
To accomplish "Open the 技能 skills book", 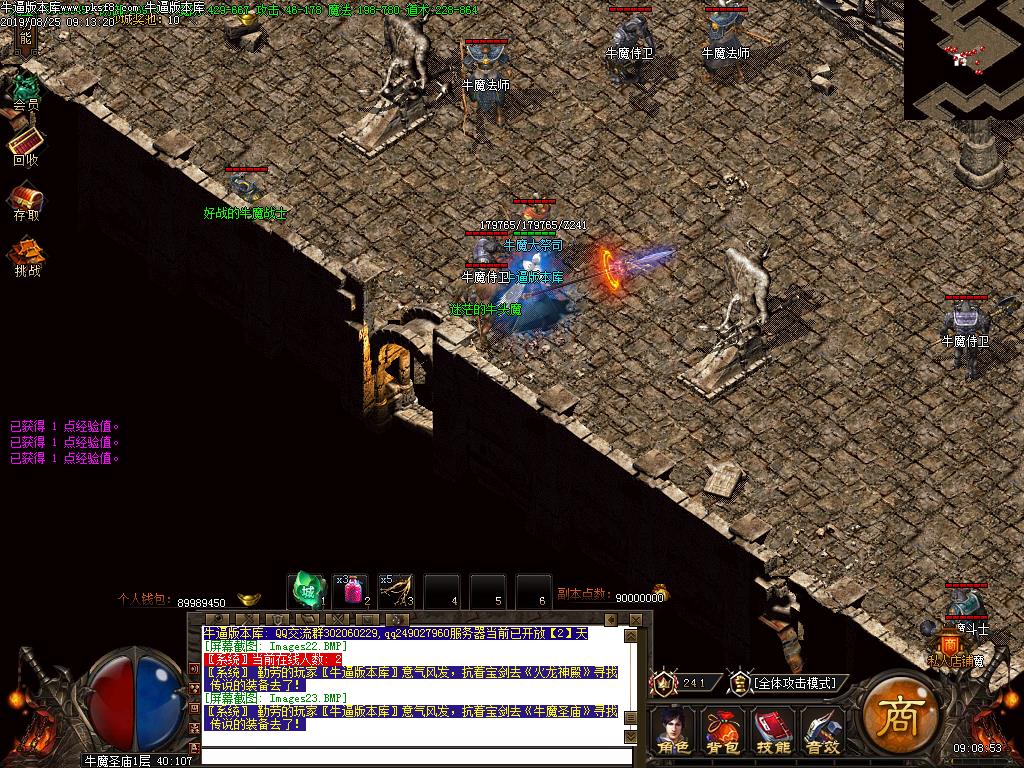I will click(773, 730).
